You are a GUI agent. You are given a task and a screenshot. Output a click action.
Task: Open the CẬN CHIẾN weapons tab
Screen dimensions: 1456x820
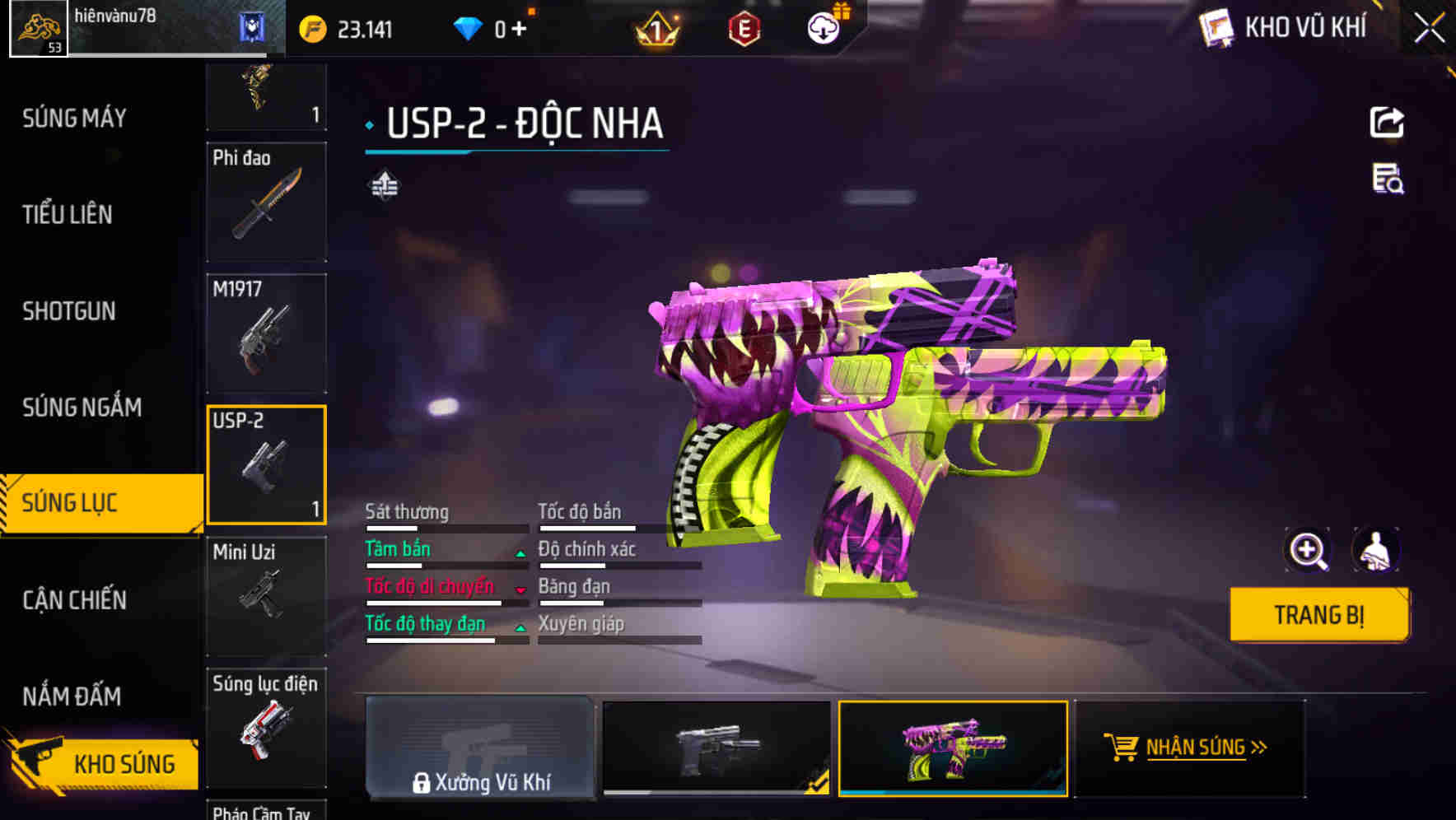tap(72, 601)
